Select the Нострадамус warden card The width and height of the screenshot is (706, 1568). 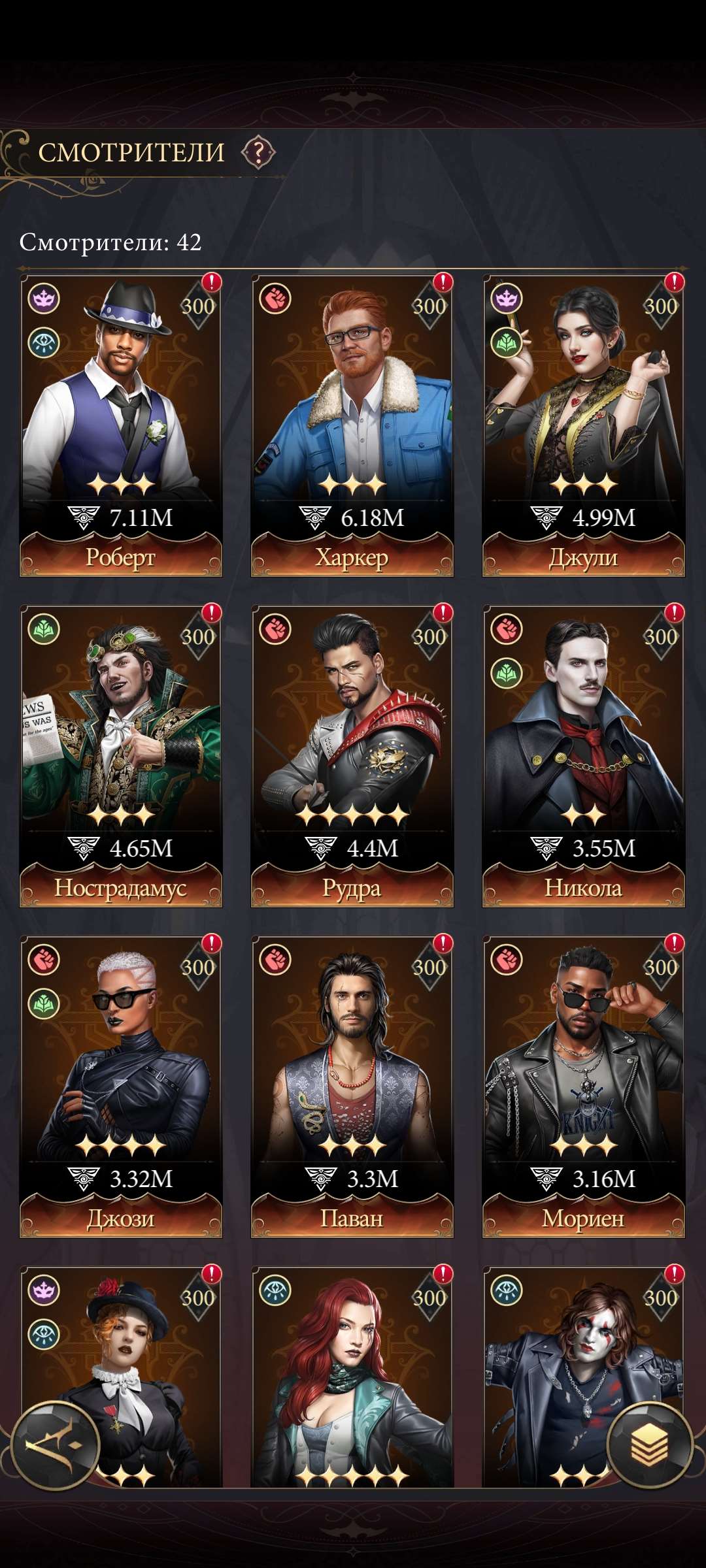[x=121, y=755]
